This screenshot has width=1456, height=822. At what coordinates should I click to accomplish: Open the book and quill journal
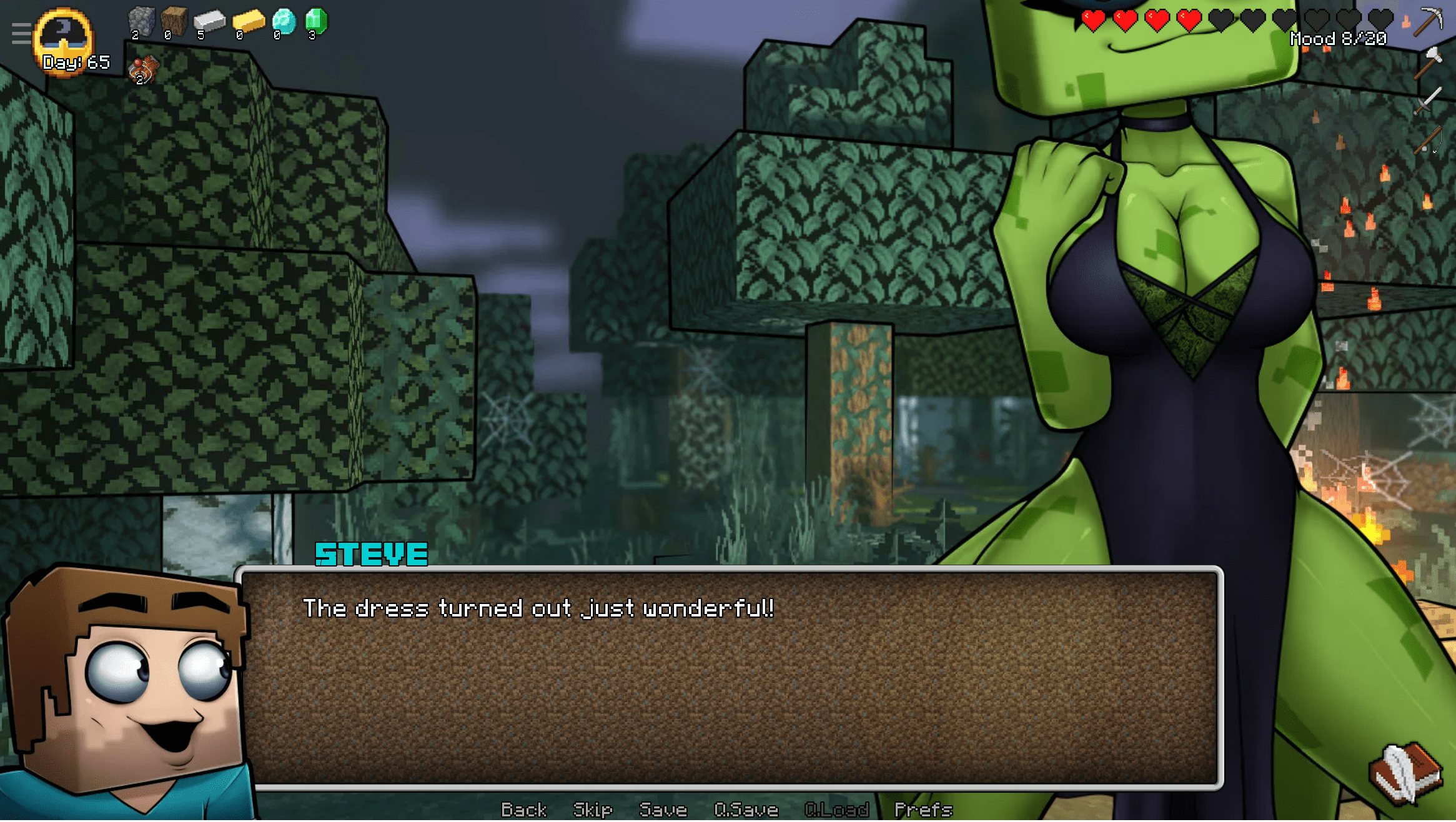tap(1405, 773)
